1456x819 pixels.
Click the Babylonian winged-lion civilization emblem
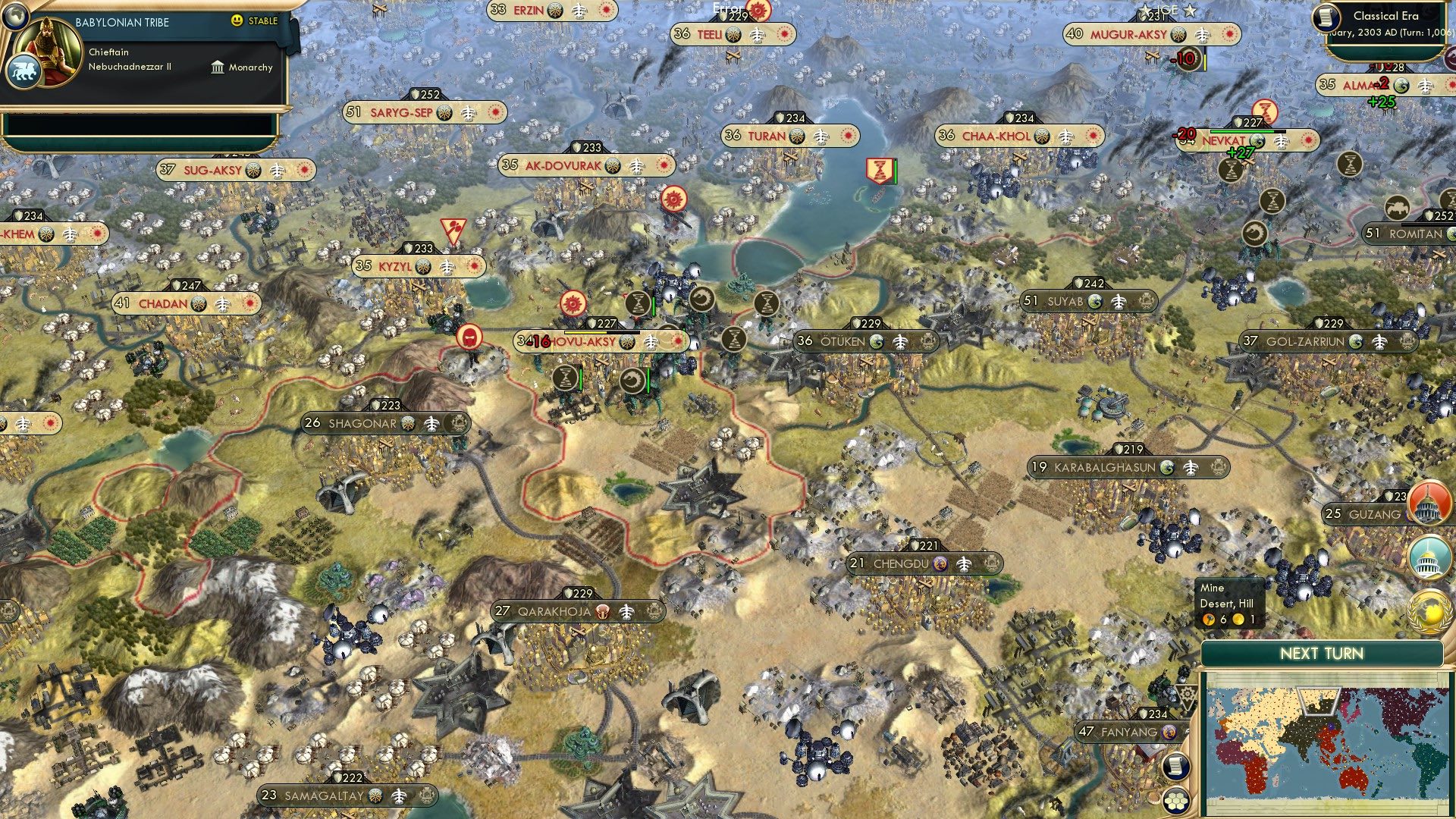tap(25, 71)
